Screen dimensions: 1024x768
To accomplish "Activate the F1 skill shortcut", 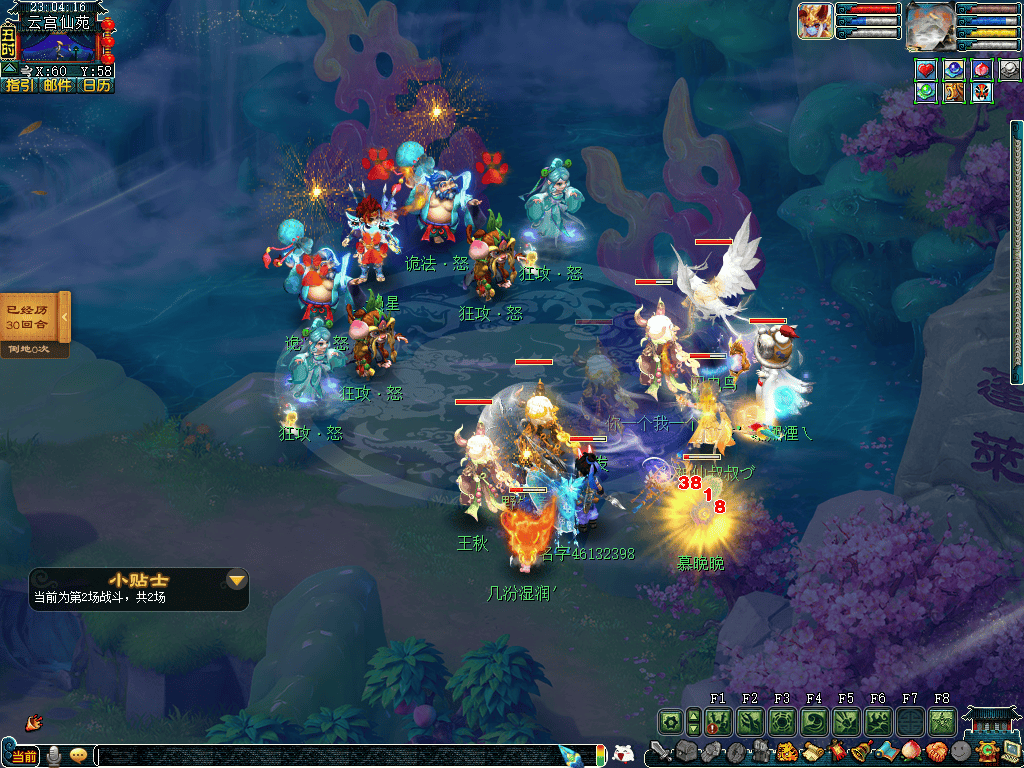I will pyautogui.click(x=718, y=721).
